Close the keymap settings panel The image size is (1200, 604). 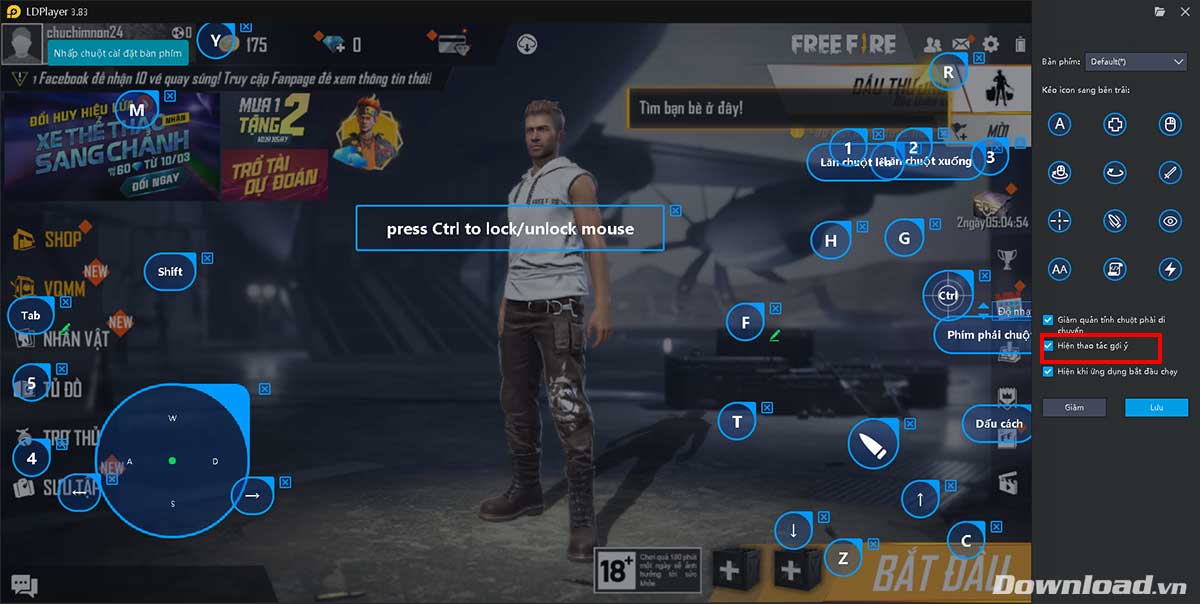tap(1187, 11)
